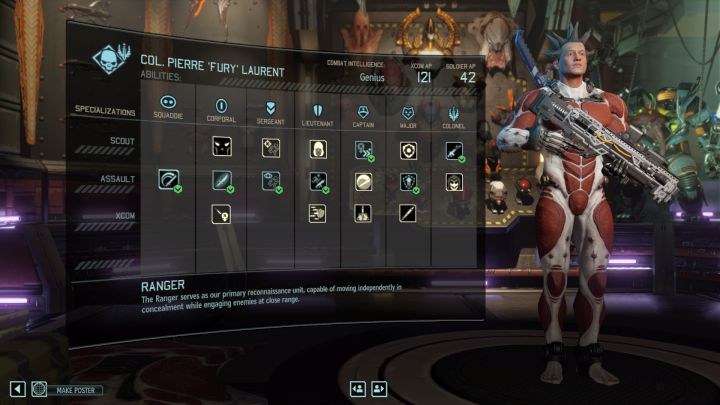Switch to the next soldier
Viewport: 720px width, 405px height.
coord(379,389)
